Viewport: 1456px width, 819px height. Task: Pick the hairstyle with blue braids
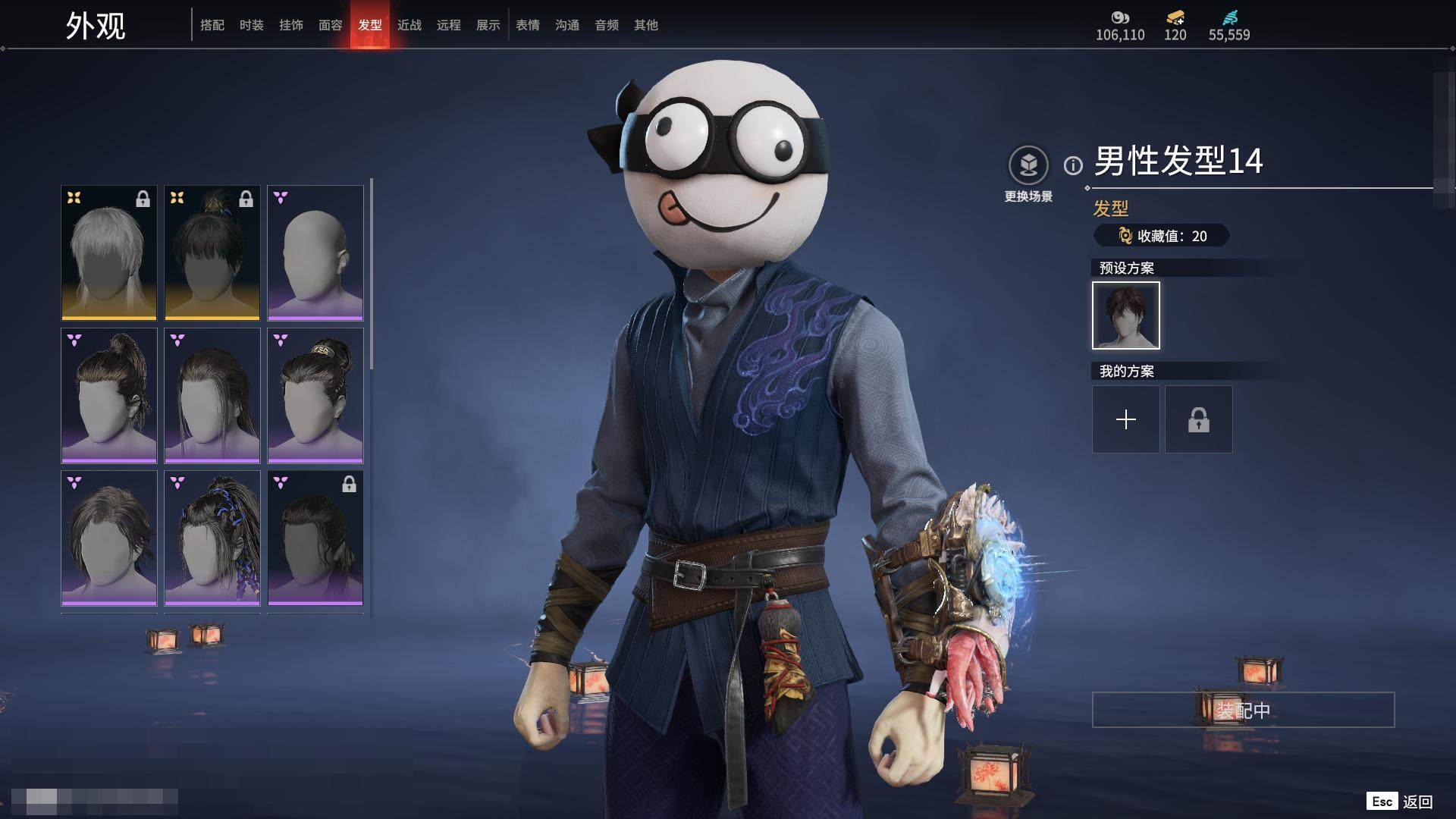click(x=212, y=538)
